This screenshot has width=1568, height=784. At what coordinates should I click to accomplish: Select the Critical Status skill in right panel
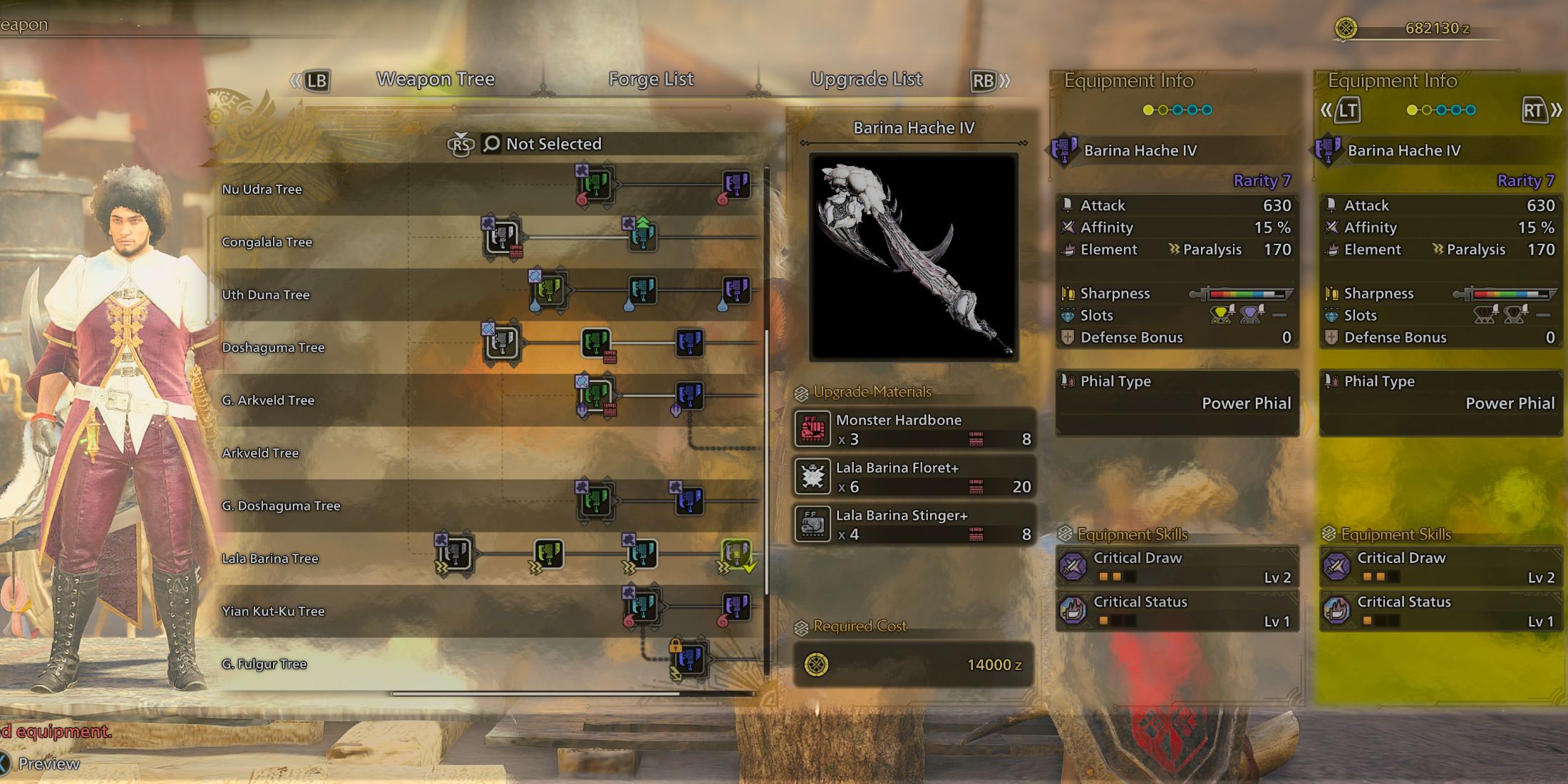click(1440, 611)
